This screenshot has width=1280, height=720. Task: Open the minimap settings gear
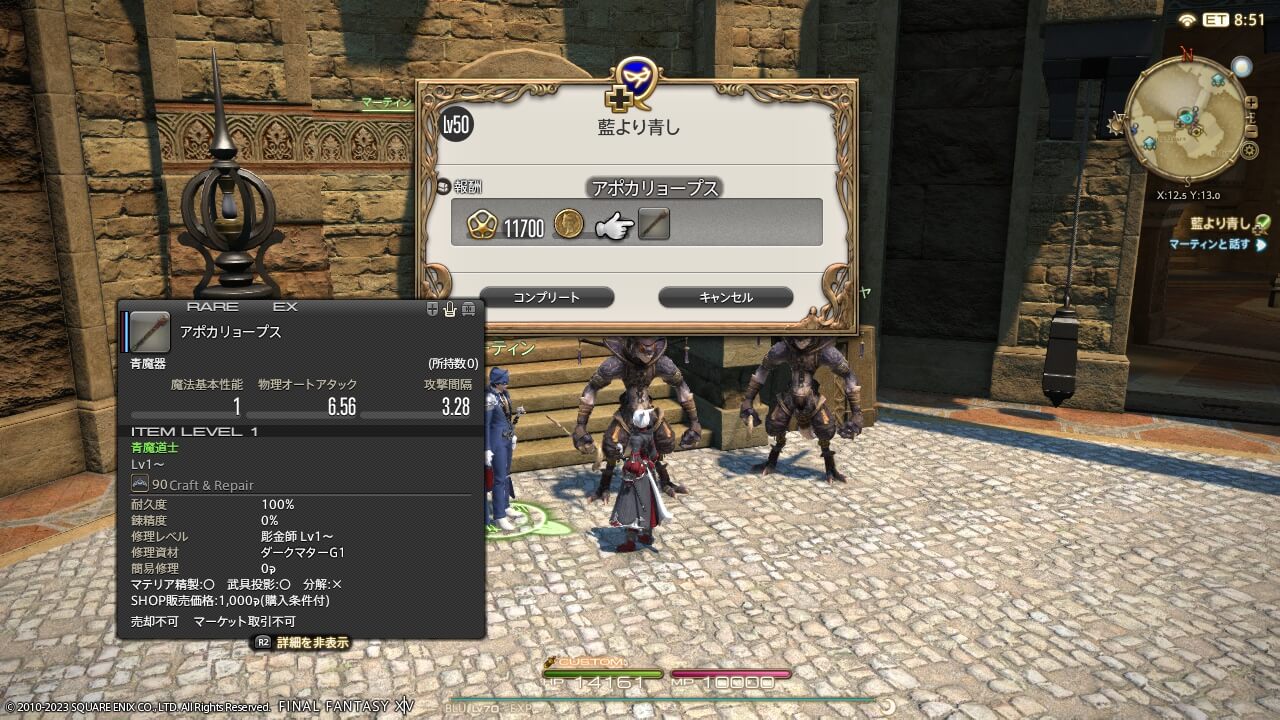pyautogui.click(x=1248, y=149)
